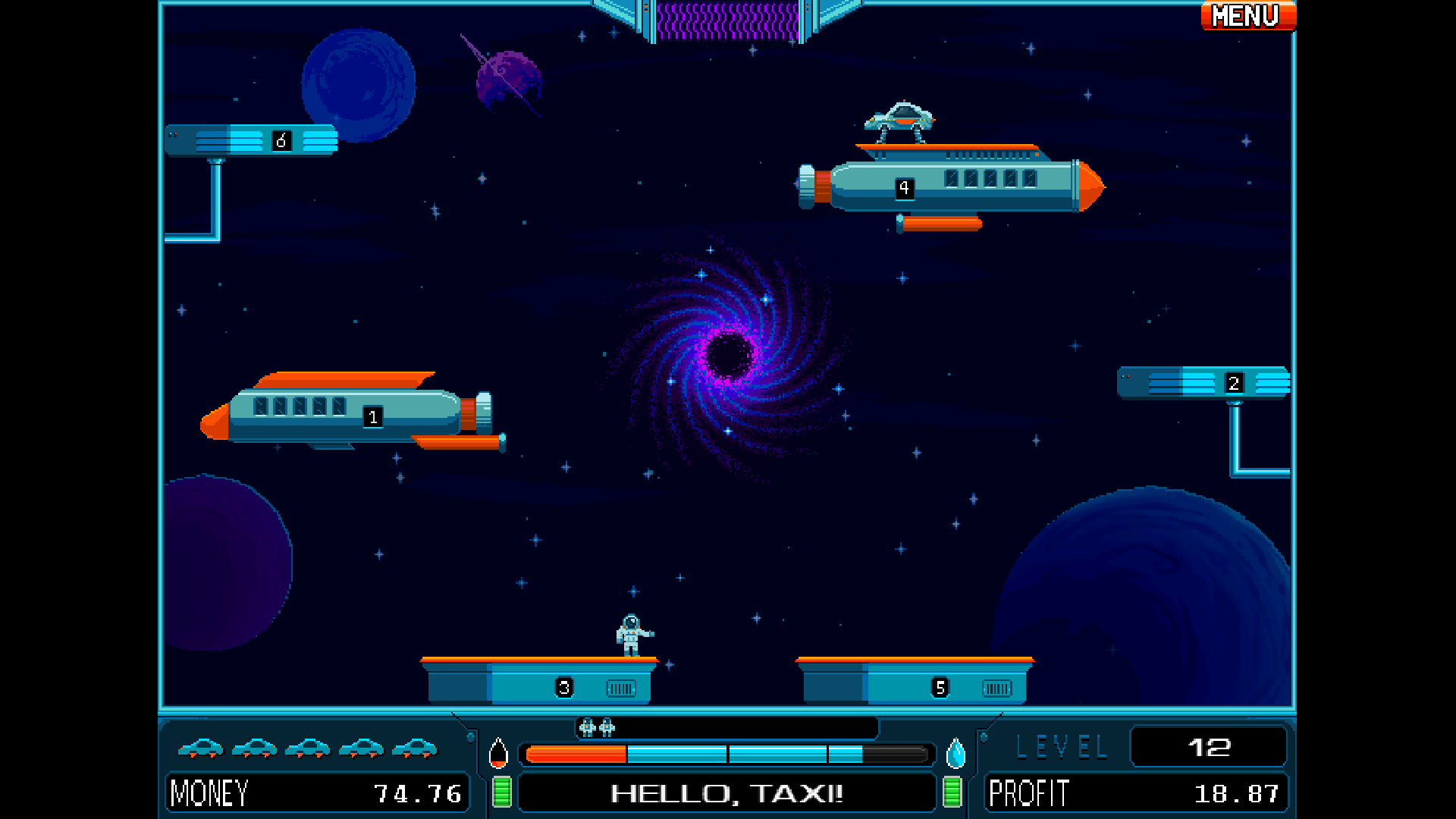Select platform number 6 label
Viewport: 1456px width, 819px height.
click(281, 140)
